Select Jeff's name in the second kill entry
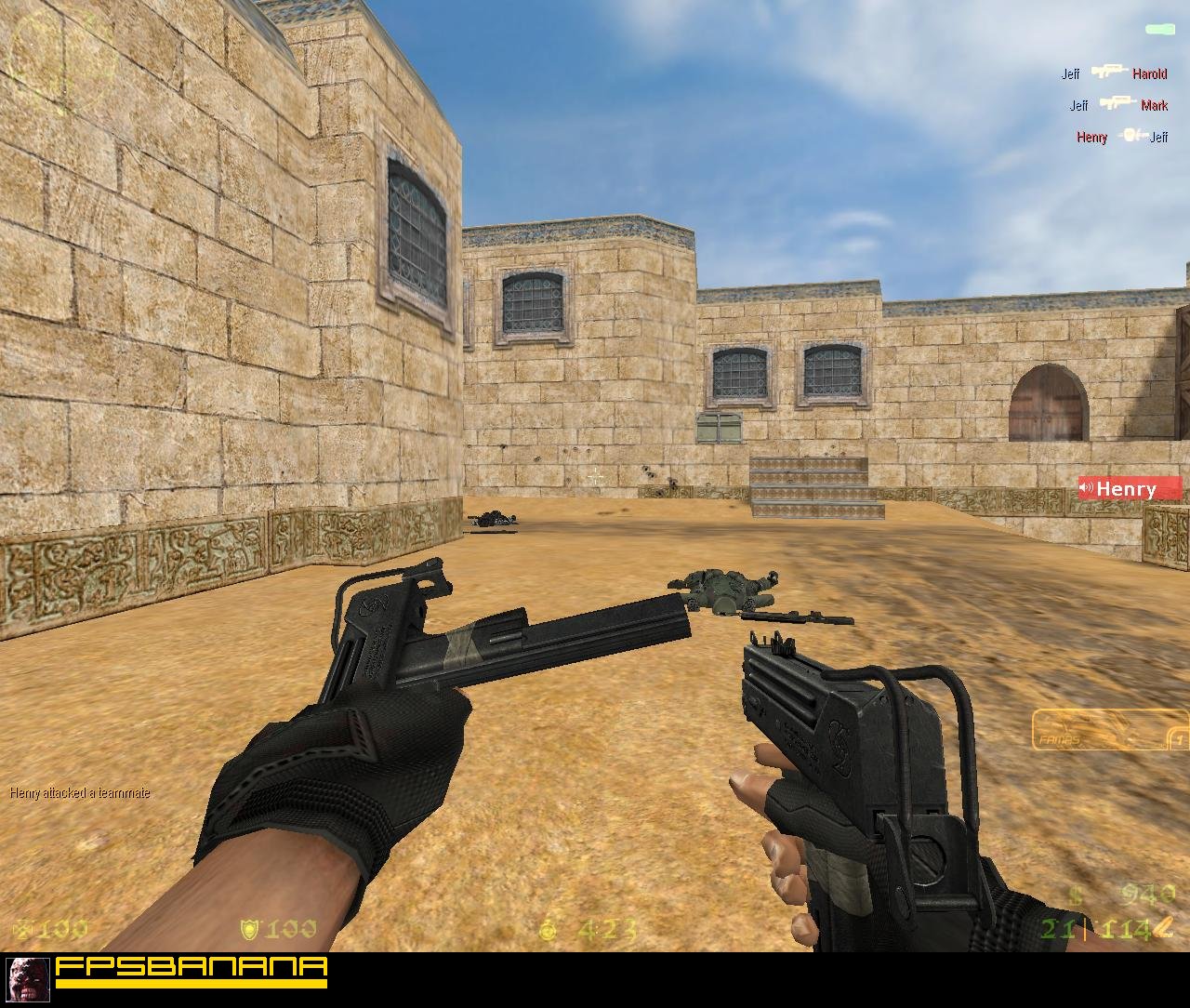1190x1008 pixels. [1079, 105]
